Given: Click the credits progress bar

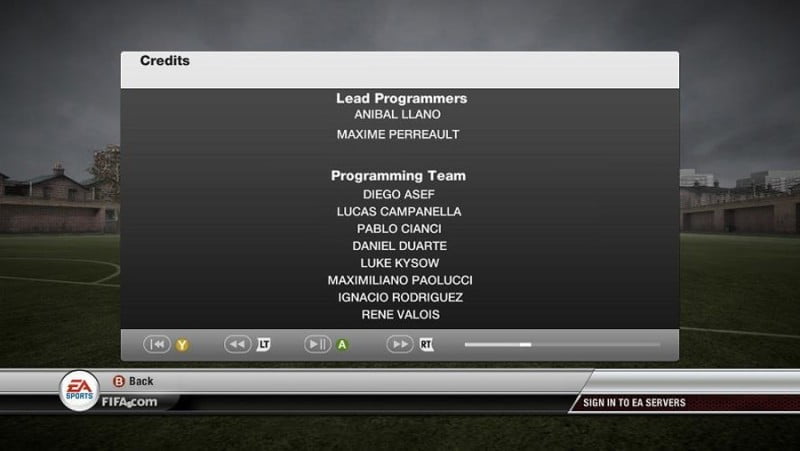Looking at the screenshot, I should click(x=561, y=344).
